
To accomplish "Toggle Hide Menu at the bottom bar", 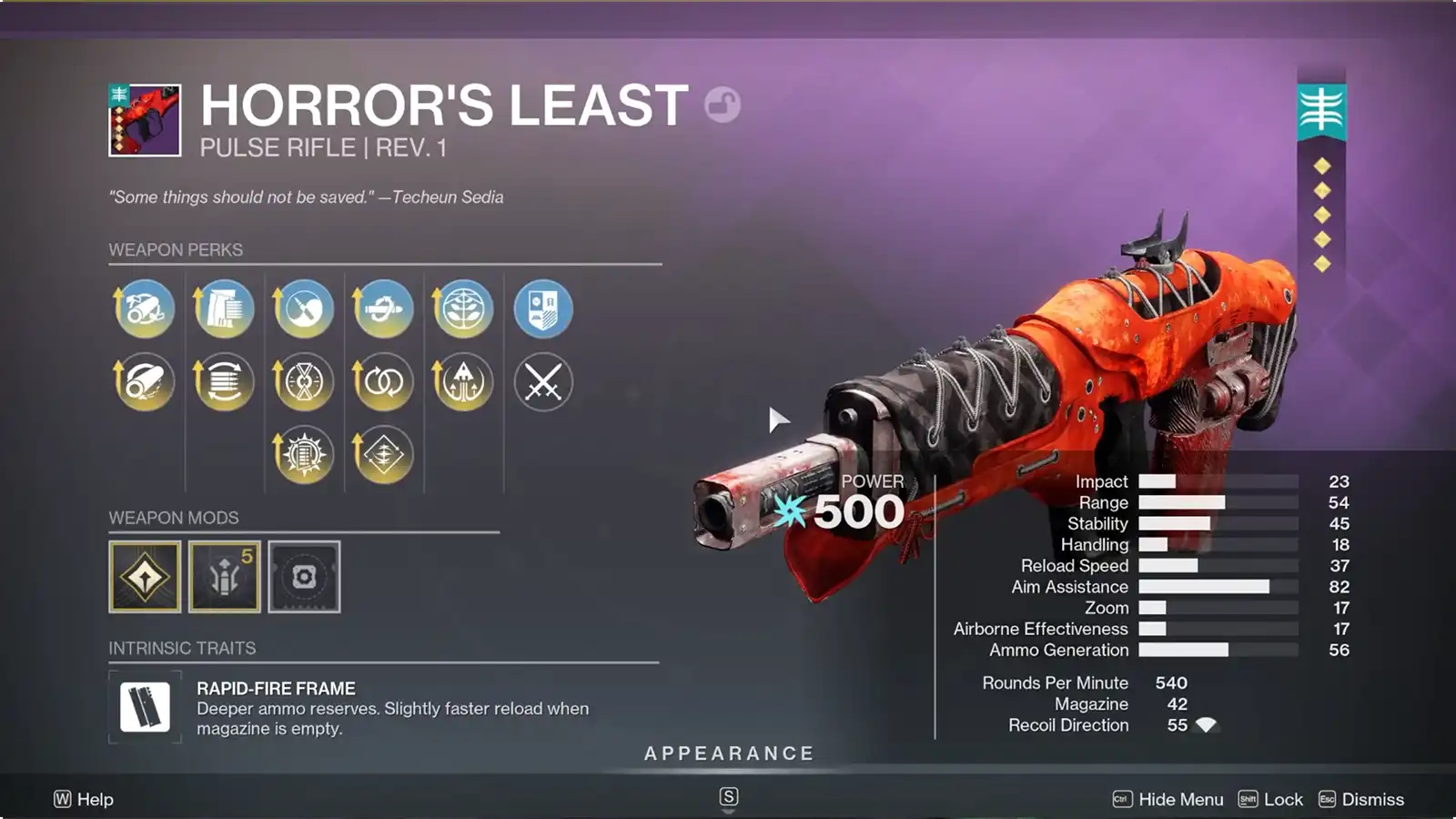I will click(1178, 799).
